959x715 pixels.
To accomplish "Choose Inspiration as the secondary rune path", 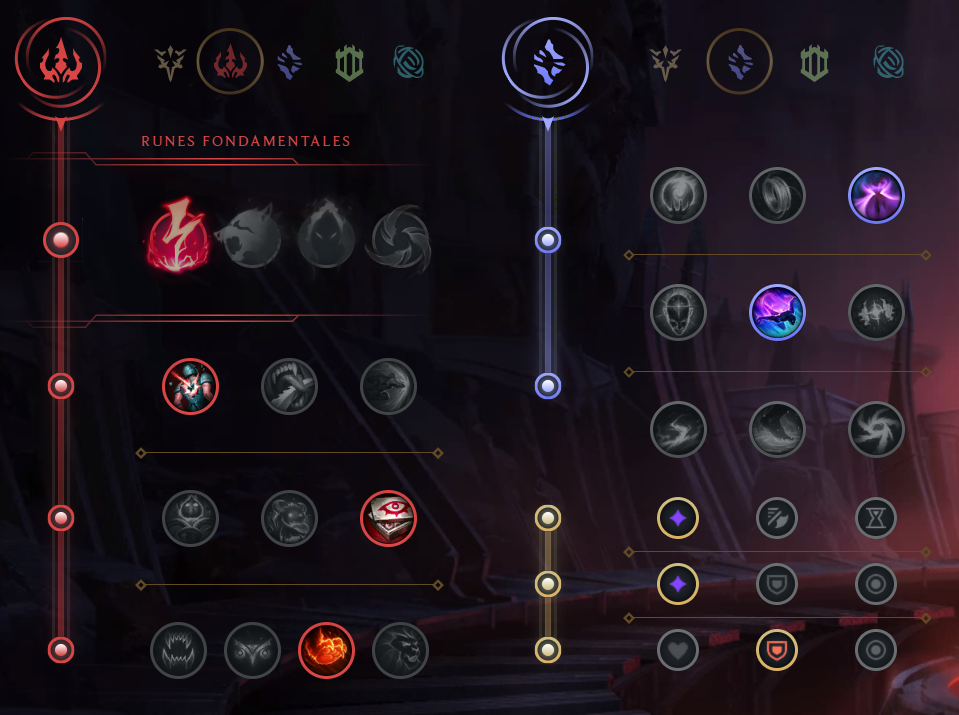I will 888,63.
